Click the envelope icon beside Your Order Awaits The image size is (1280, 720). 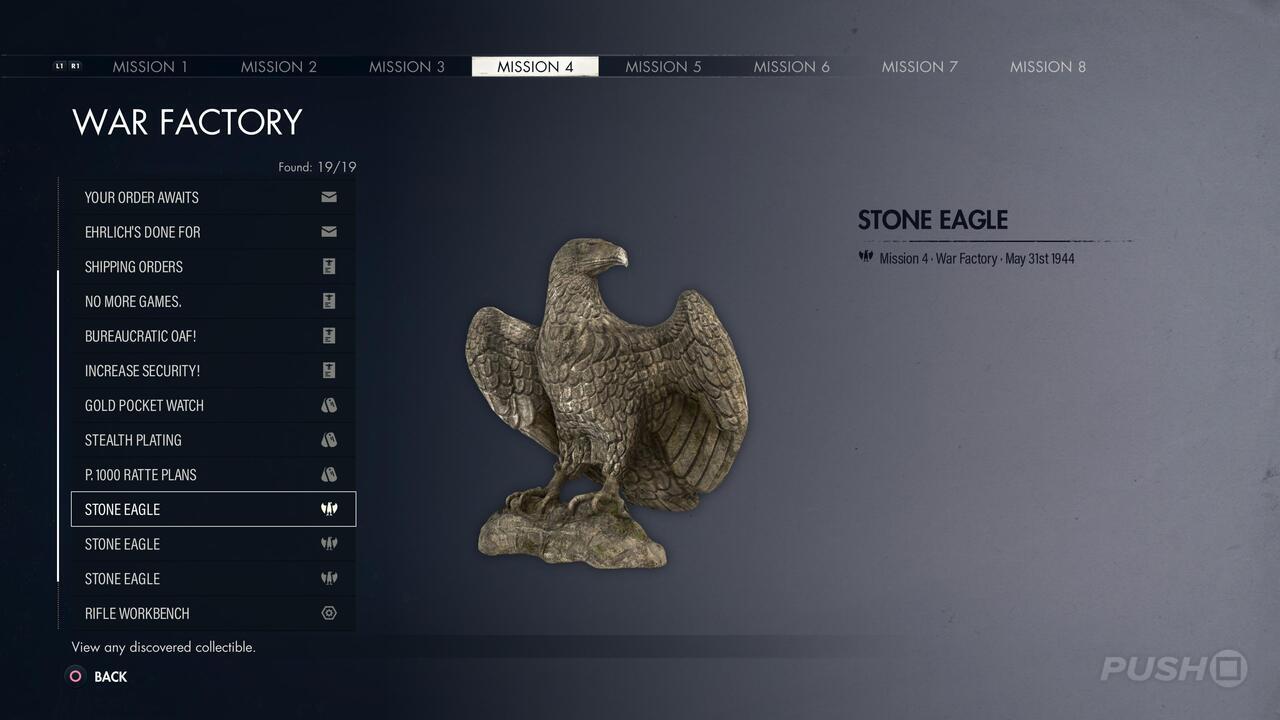tap(329, 197)
